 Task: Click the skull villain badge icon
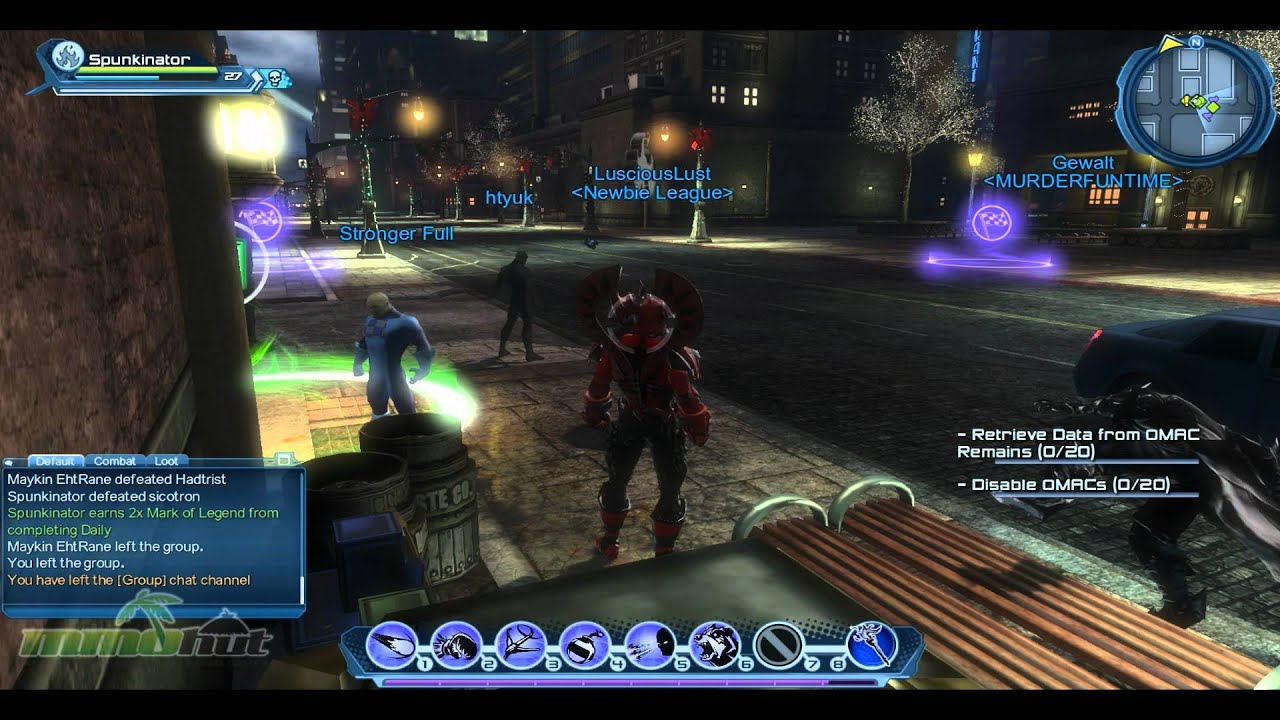pos(272,77)
